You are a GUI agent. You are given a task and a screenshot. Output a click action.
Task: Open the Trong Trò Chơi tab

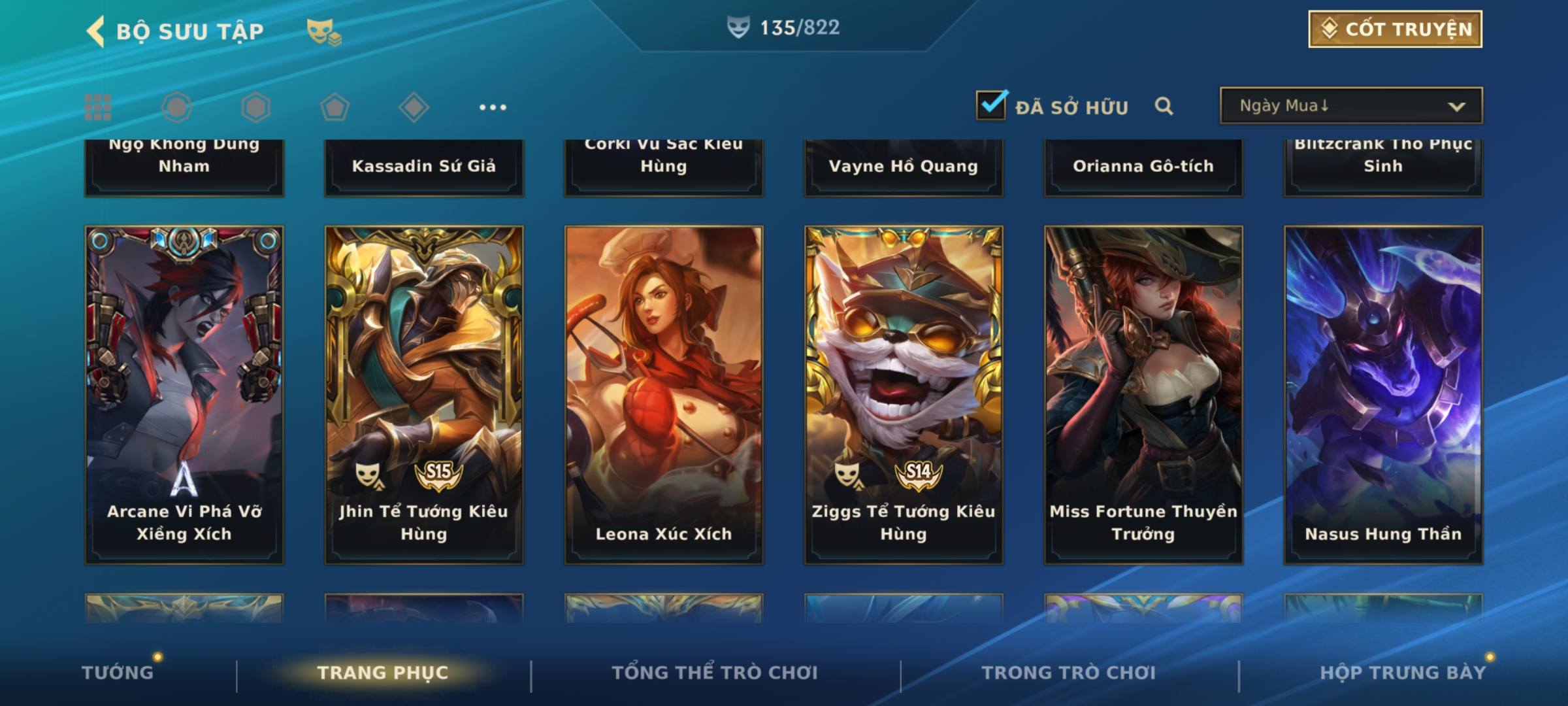(1069, 672)
